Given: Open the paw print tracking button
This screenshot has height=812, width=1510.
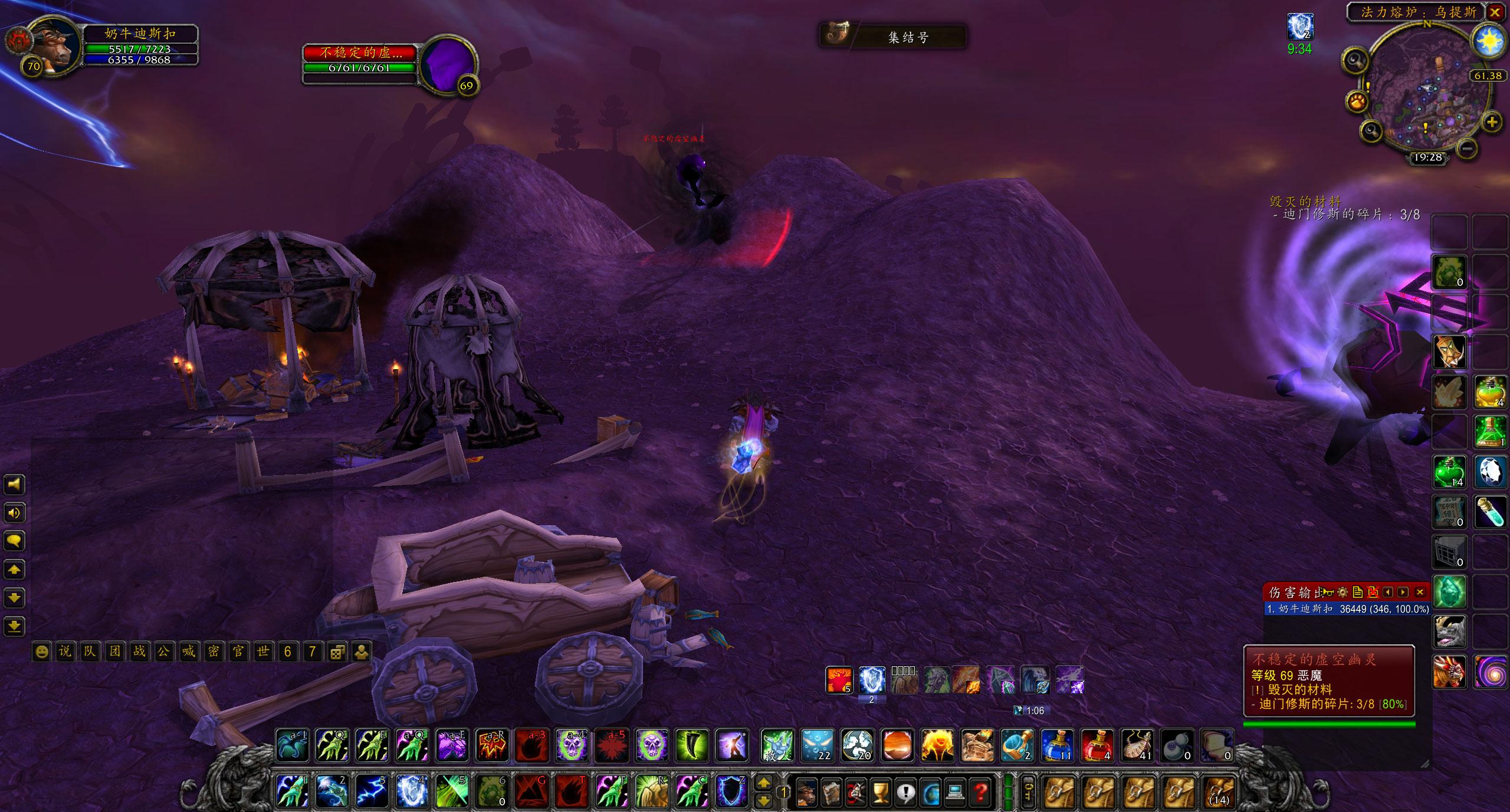Looking at the screenshot, I should click(x=1357, y=101).
